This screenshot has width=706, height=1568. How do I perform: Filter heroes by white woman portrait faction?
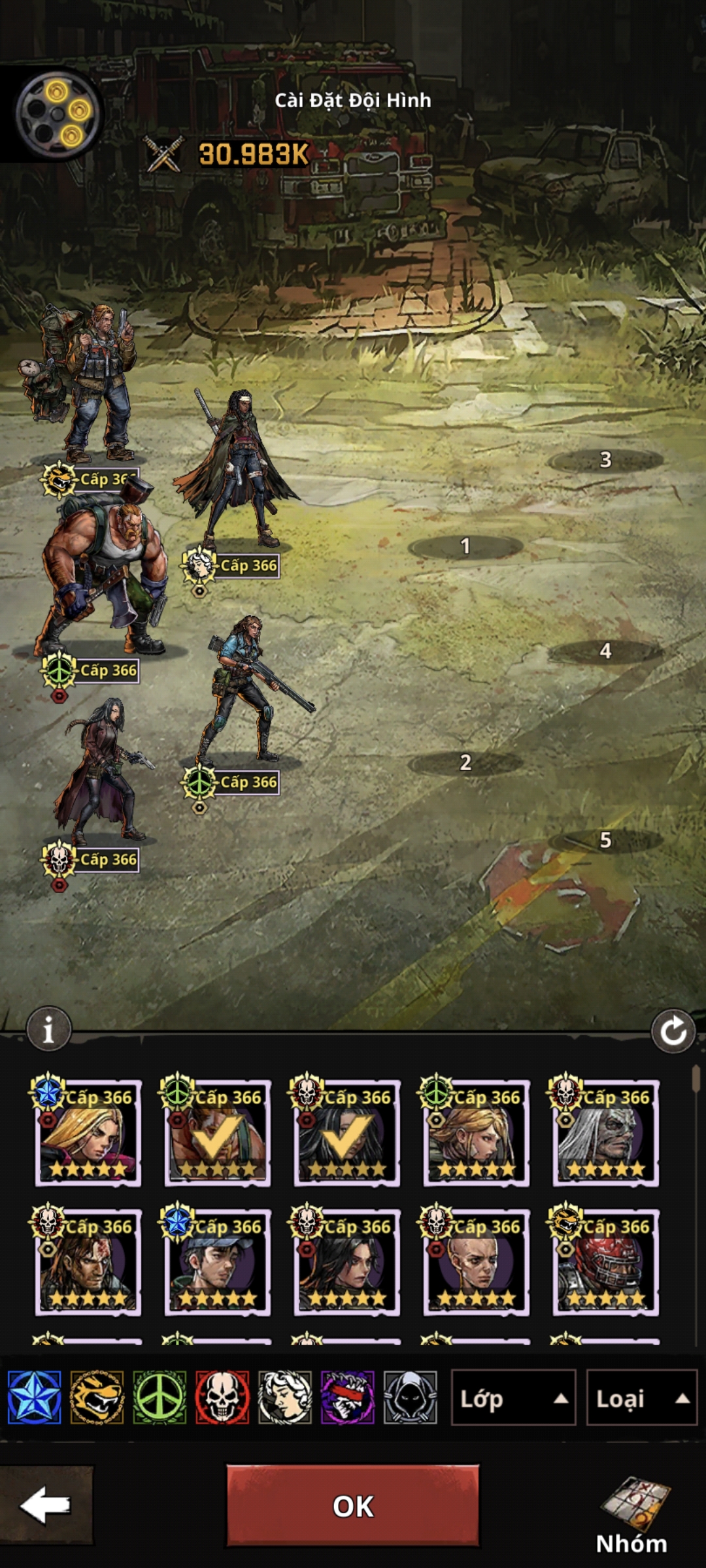pos(285,1398)
